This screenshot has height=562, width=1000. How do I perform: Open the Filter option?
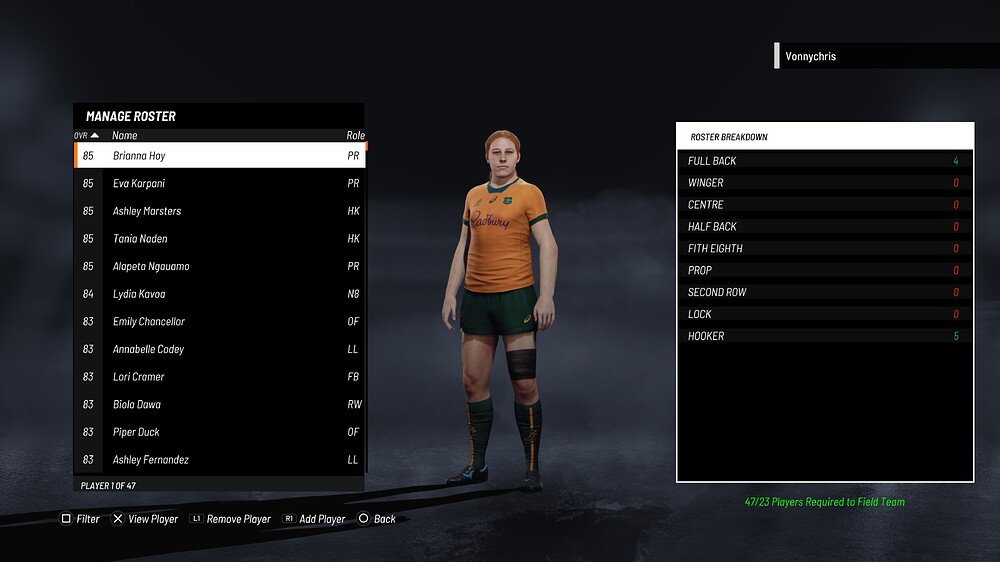coord(81,519)
